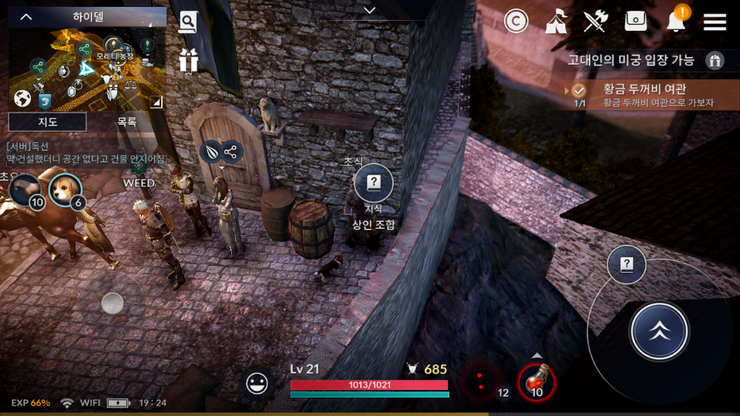This screenshot has height=416, width=740.
Task: Open the crossed sword and axe menu
Action: pos(596,21)
